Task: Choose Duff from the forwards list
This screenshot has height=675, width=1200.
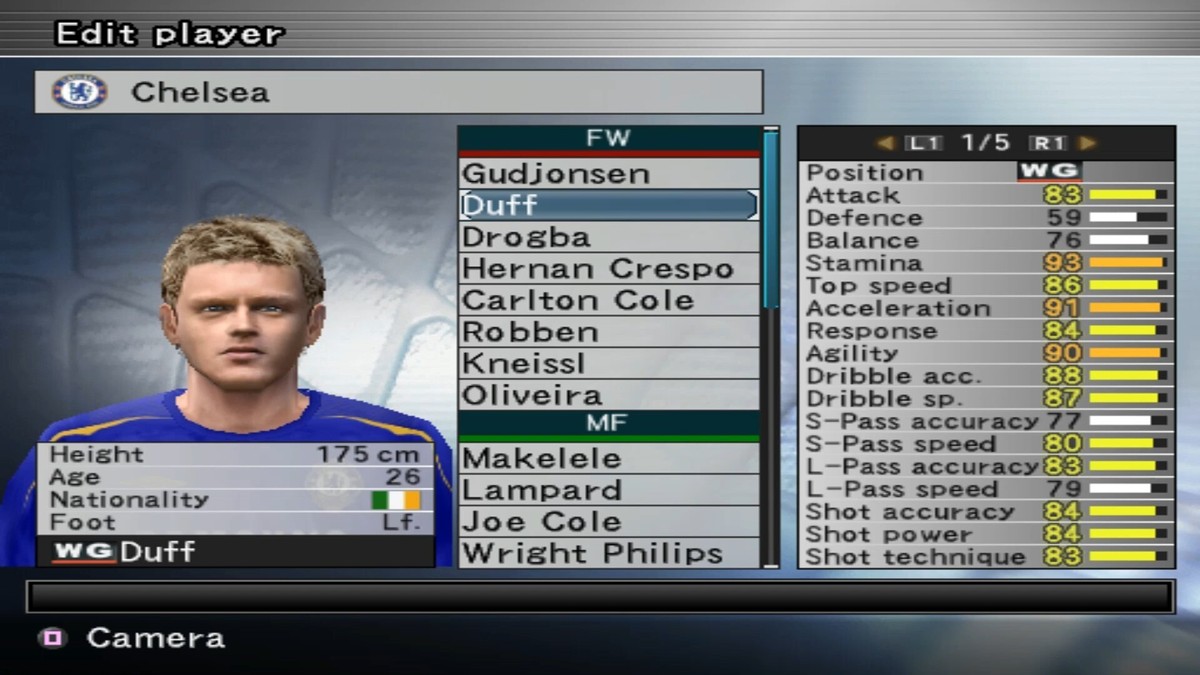Action: pos(608,205)
